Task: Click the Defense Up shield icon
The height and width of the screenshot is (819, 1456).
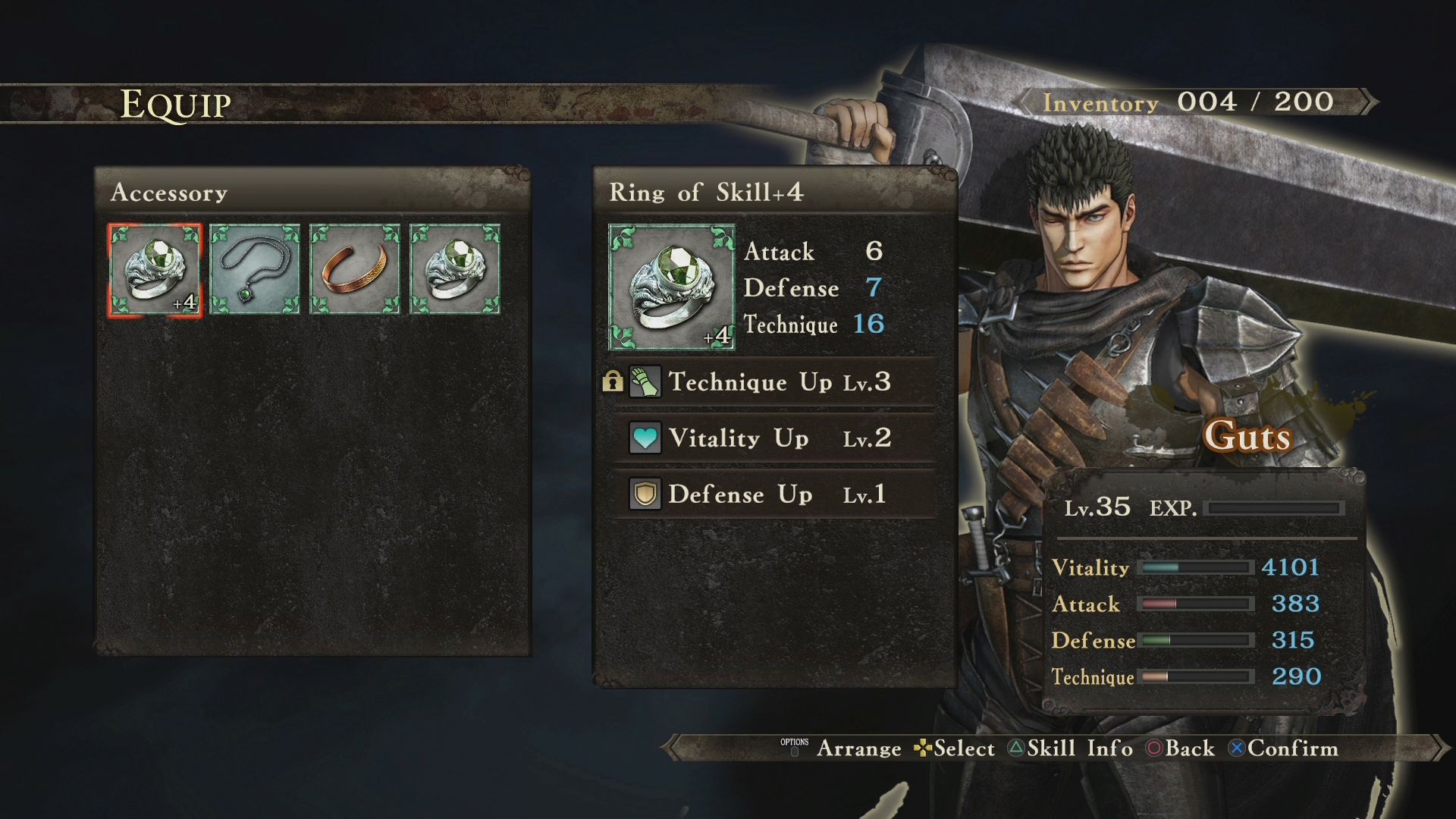Action: coord(645,494)
